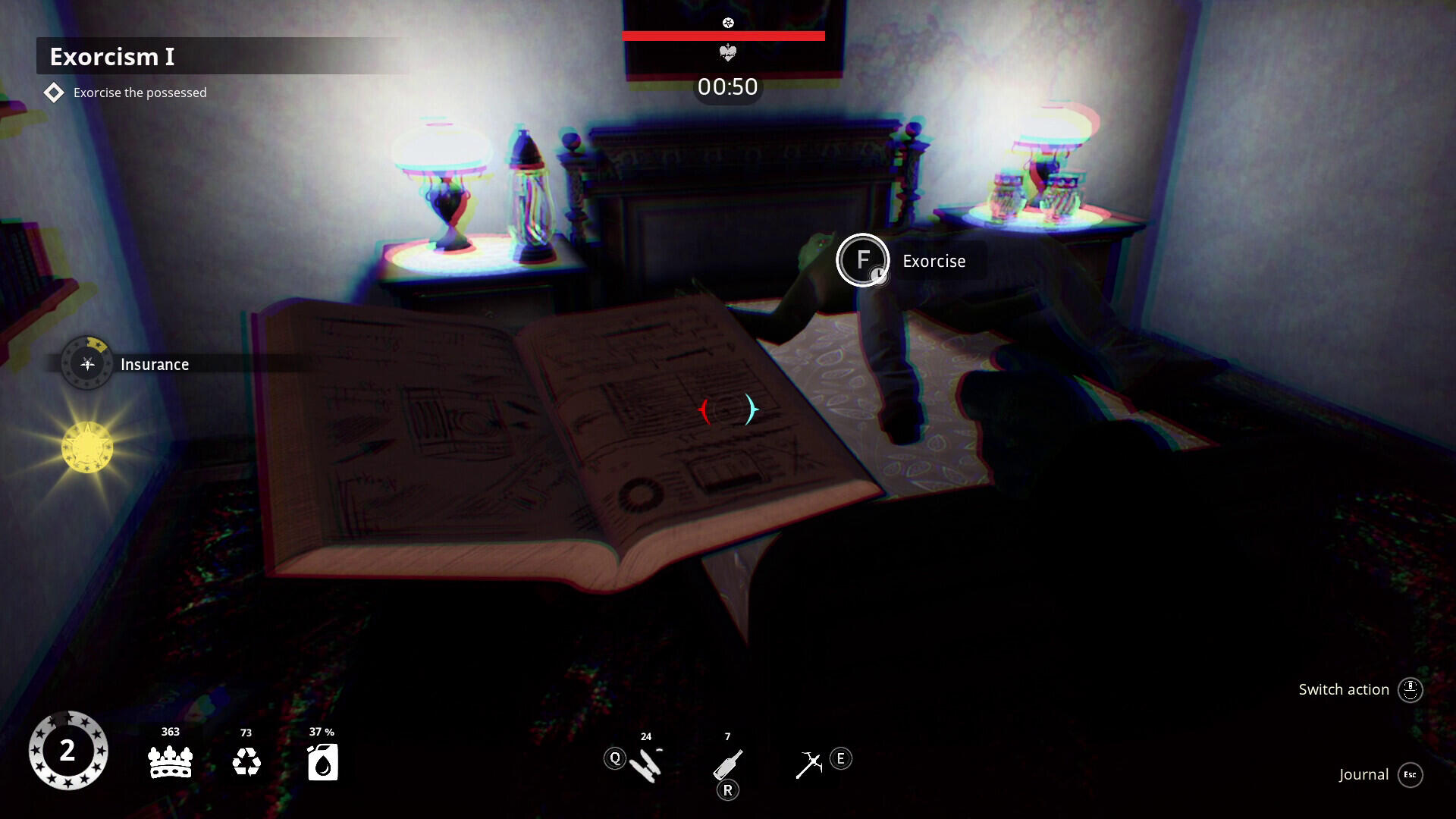
Task: Click the recycle materials icon
Action: click(246, 762)
